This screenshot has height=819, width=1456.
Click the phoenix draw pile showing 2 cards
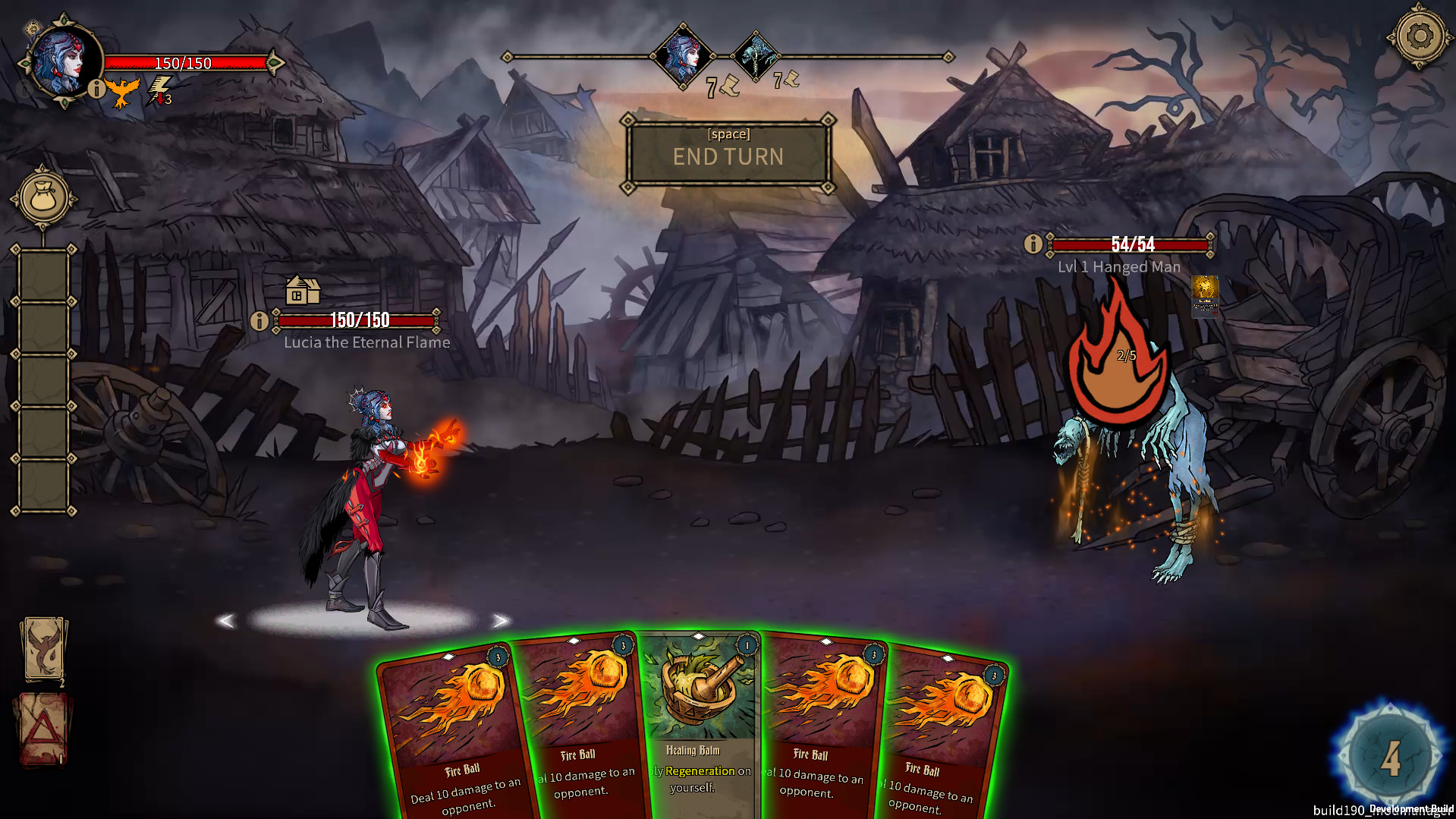click(44, 647)
